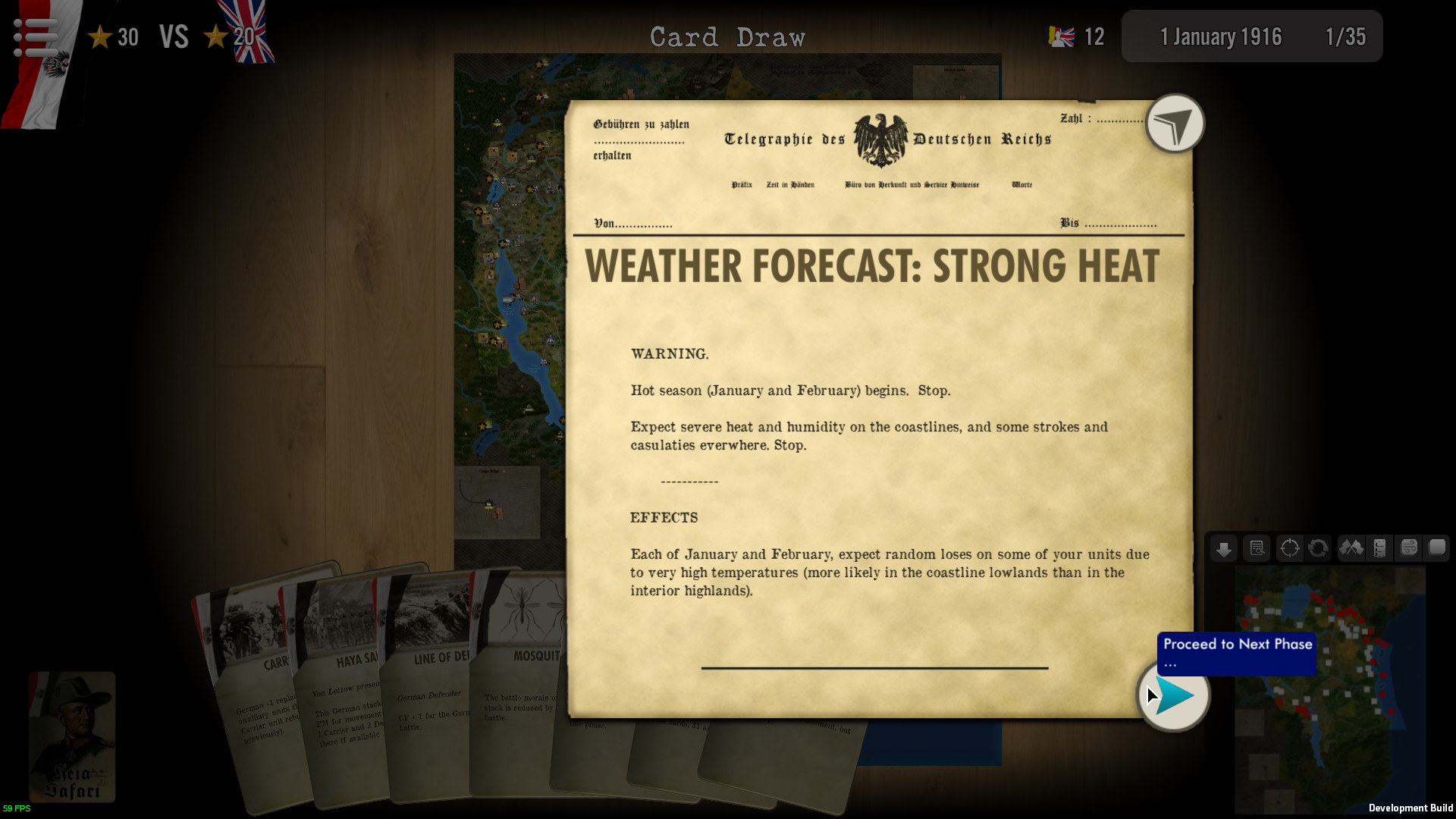The height and width of the screenshot is (819, 1456).
Task: Click the blue play arrow button
Action: [1173, 695]
